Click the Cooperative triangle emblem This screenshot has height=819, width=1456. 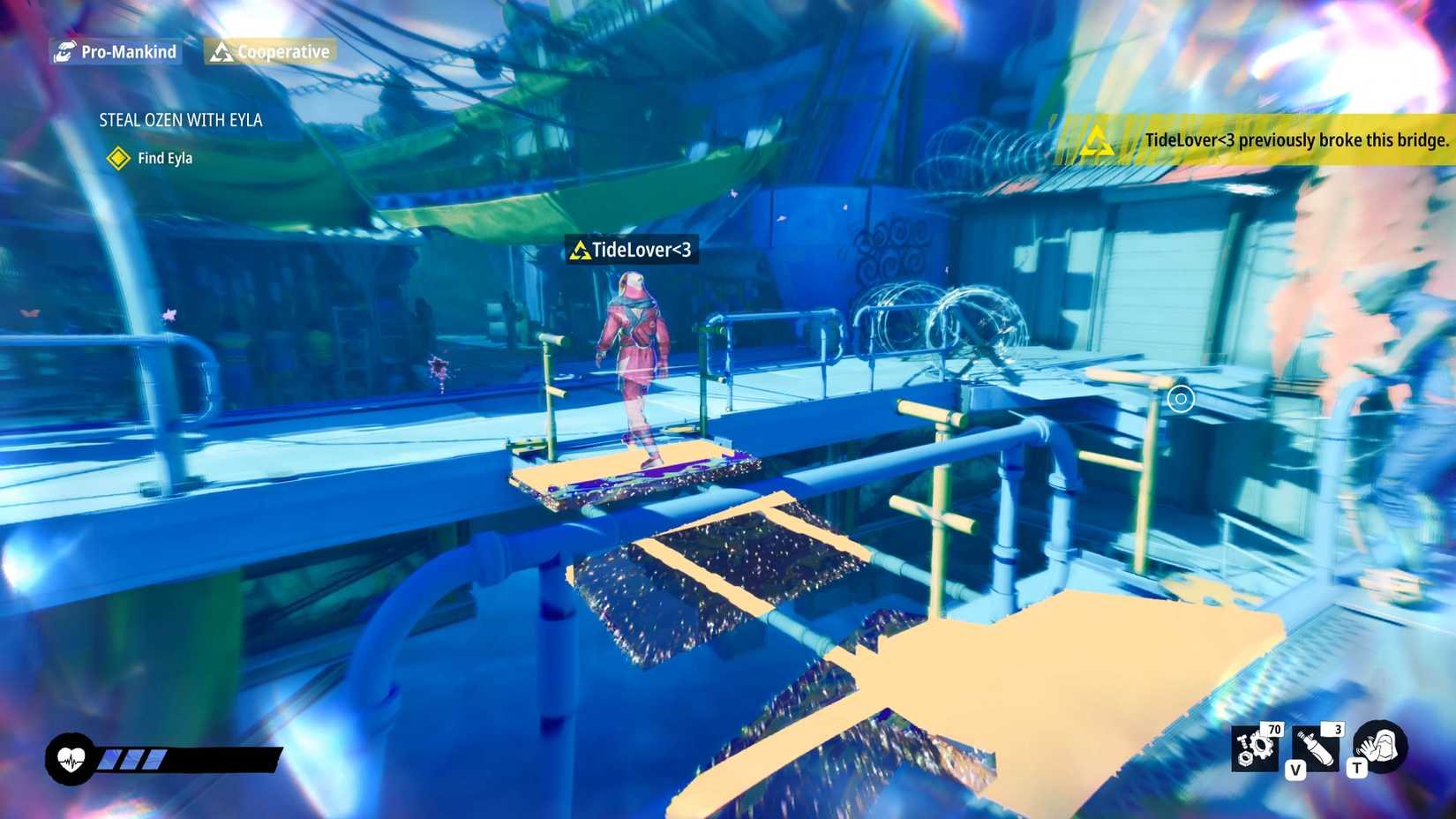[x=221, y=51]
